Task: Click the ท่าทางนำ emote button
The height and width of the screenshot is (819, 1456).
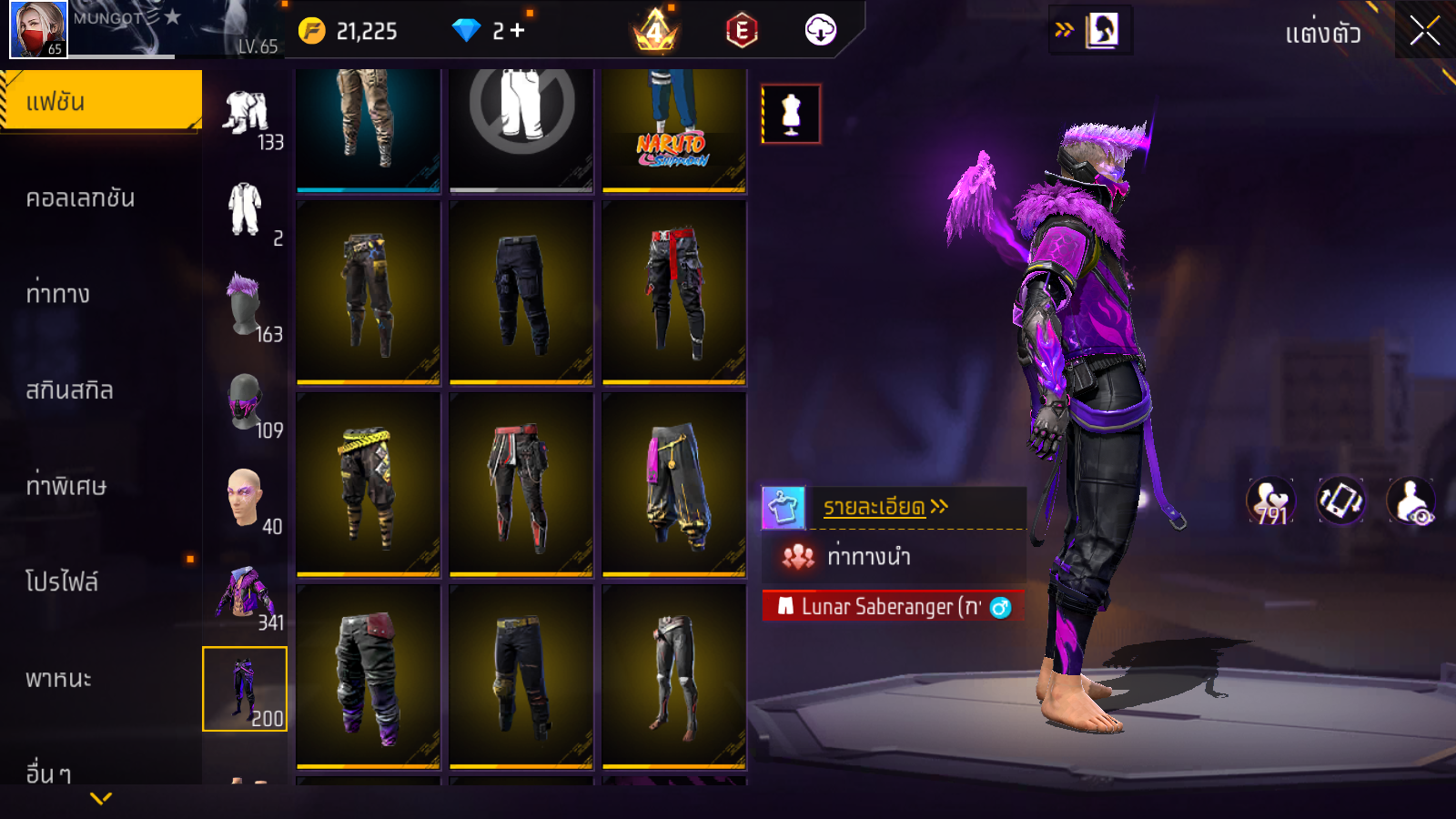Action: click(869, 556)
